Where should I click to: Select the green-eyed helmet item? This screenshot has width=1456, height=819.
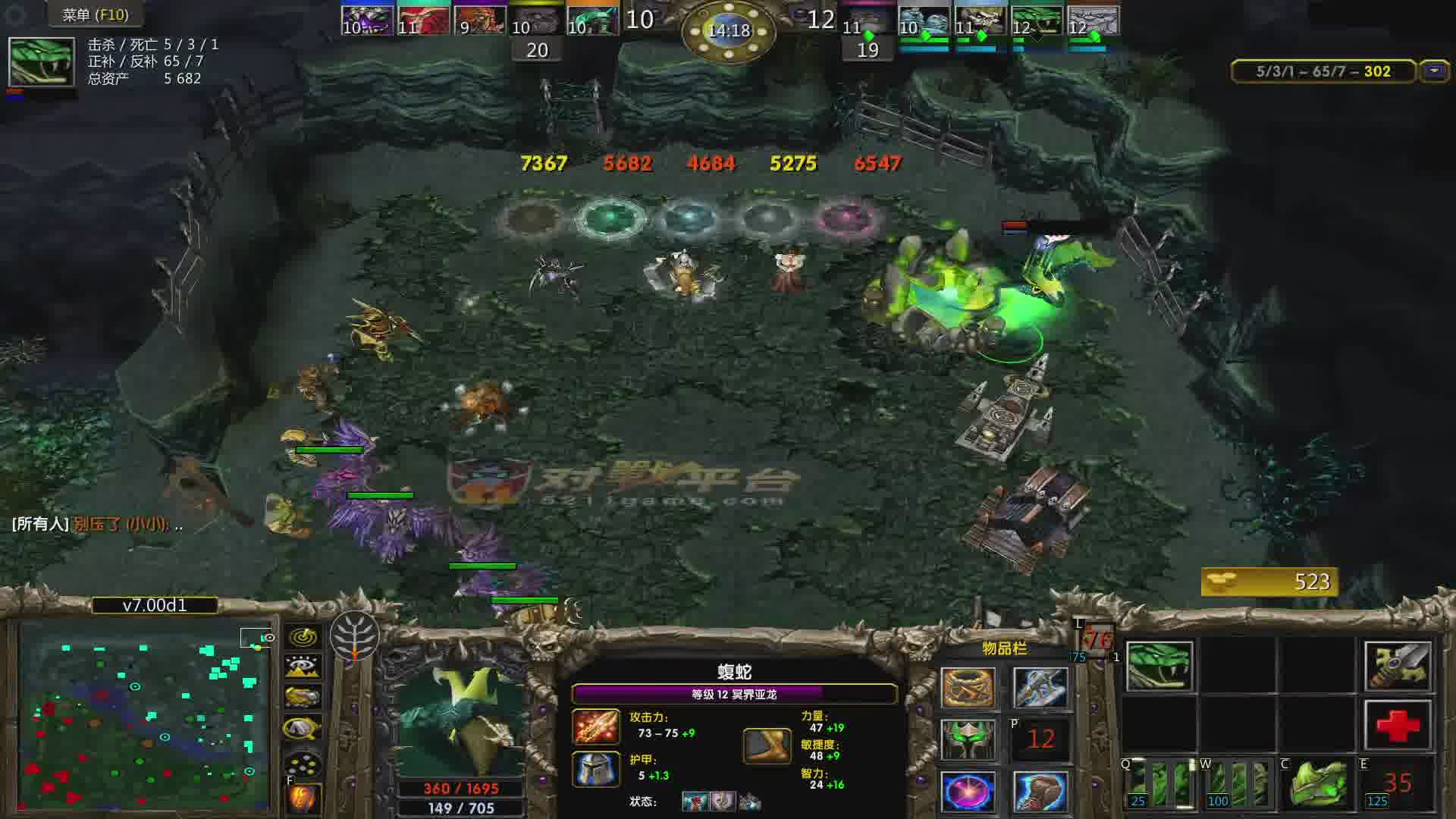click(x=968, y=740)
